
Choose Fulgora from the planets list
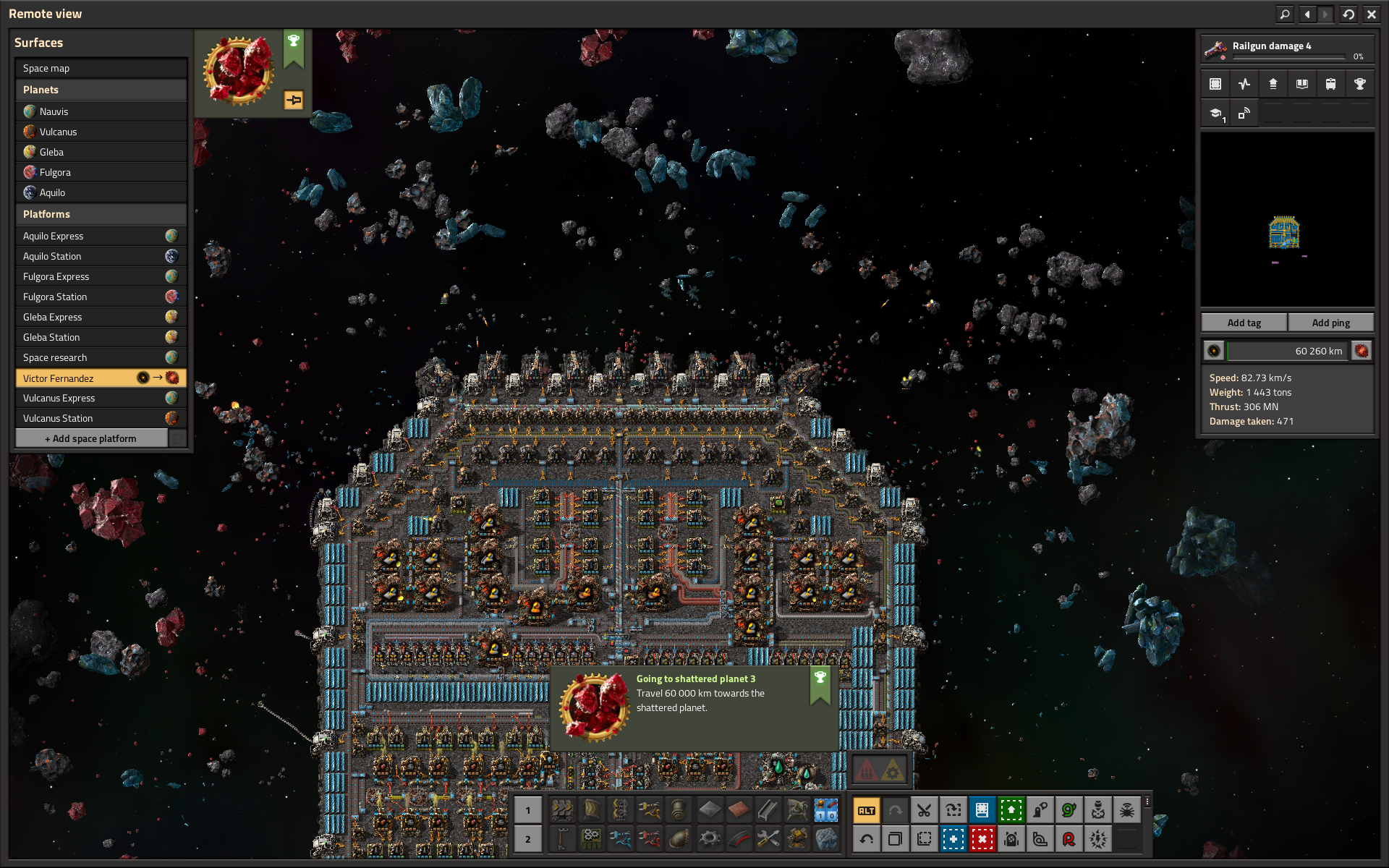(101, 172)
